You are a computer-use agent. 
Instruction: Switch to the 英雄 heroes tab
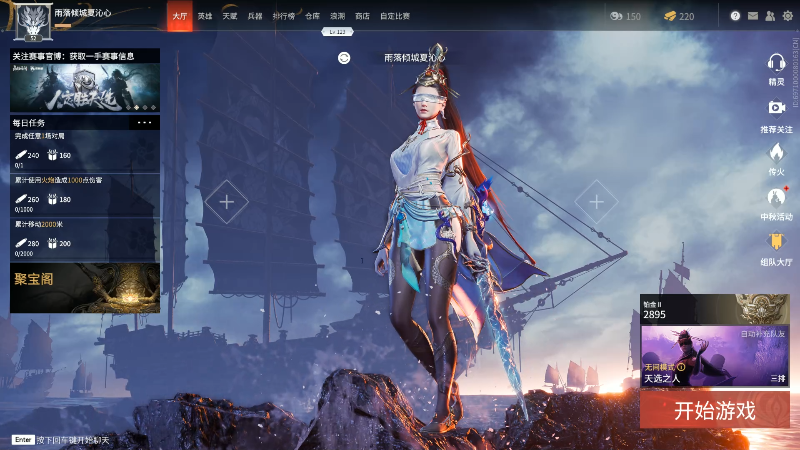click(x=204, y=16)
